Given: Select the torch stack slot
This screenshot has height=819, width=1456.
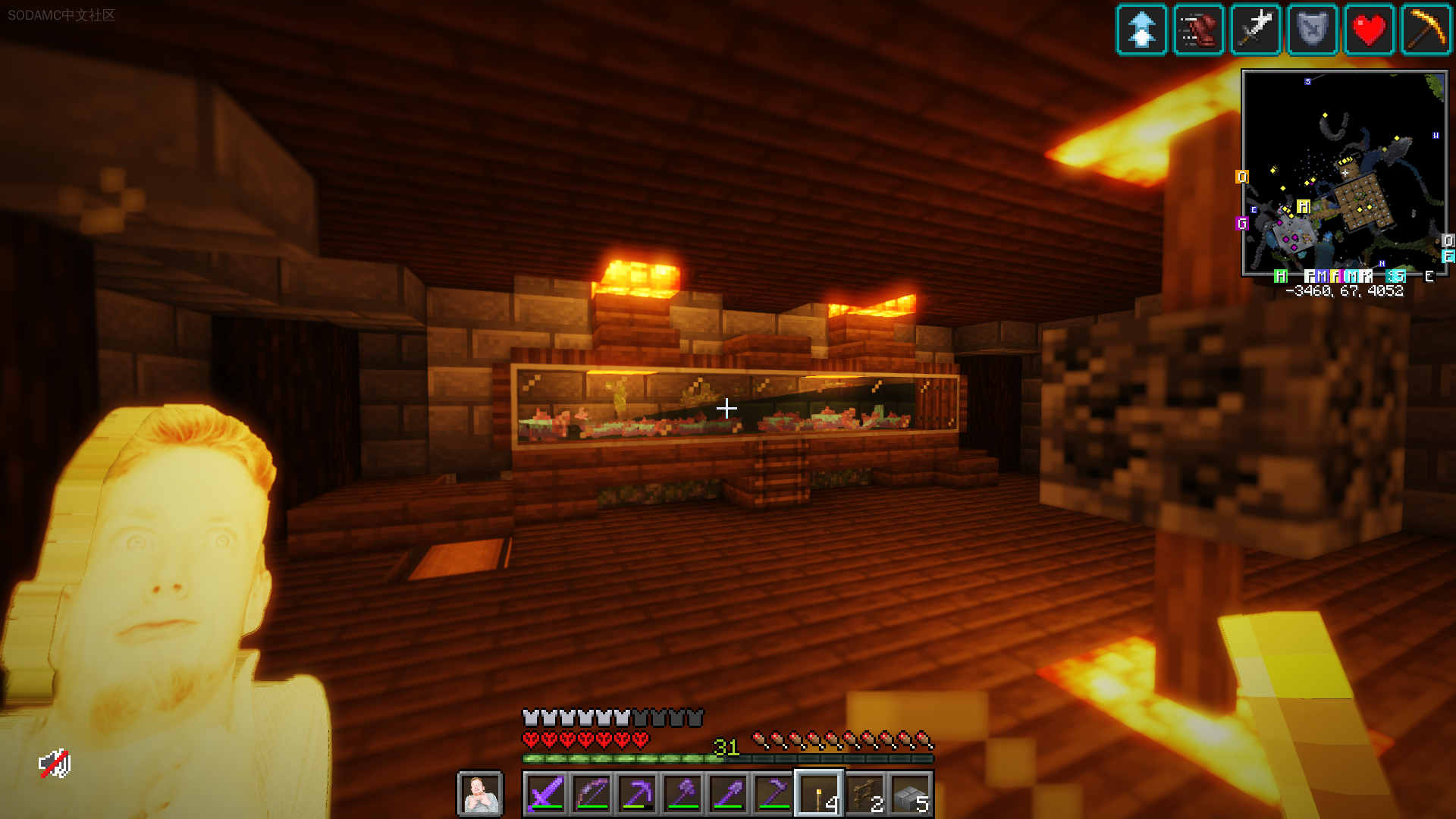Looking at the screenshot, I should (x=819, y=794).
